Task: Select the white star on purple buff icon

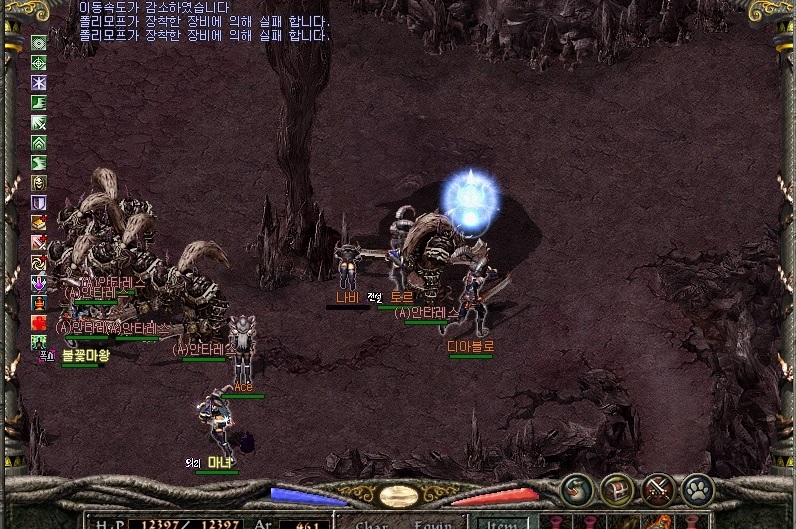Action: [39, 83]
